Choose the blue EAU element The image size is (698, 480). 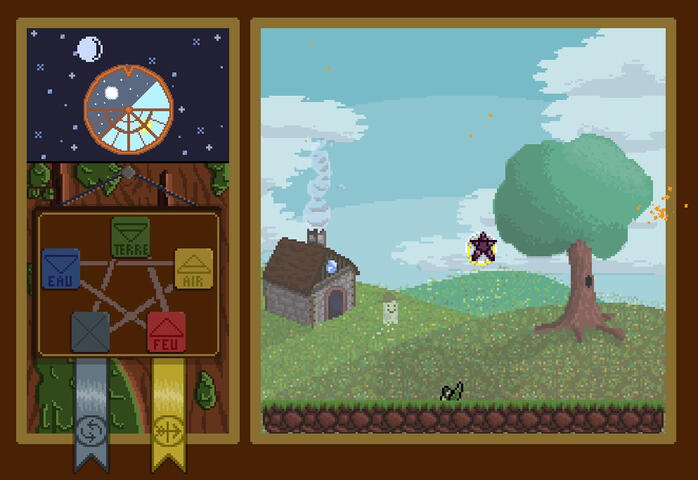pos(61,268)
